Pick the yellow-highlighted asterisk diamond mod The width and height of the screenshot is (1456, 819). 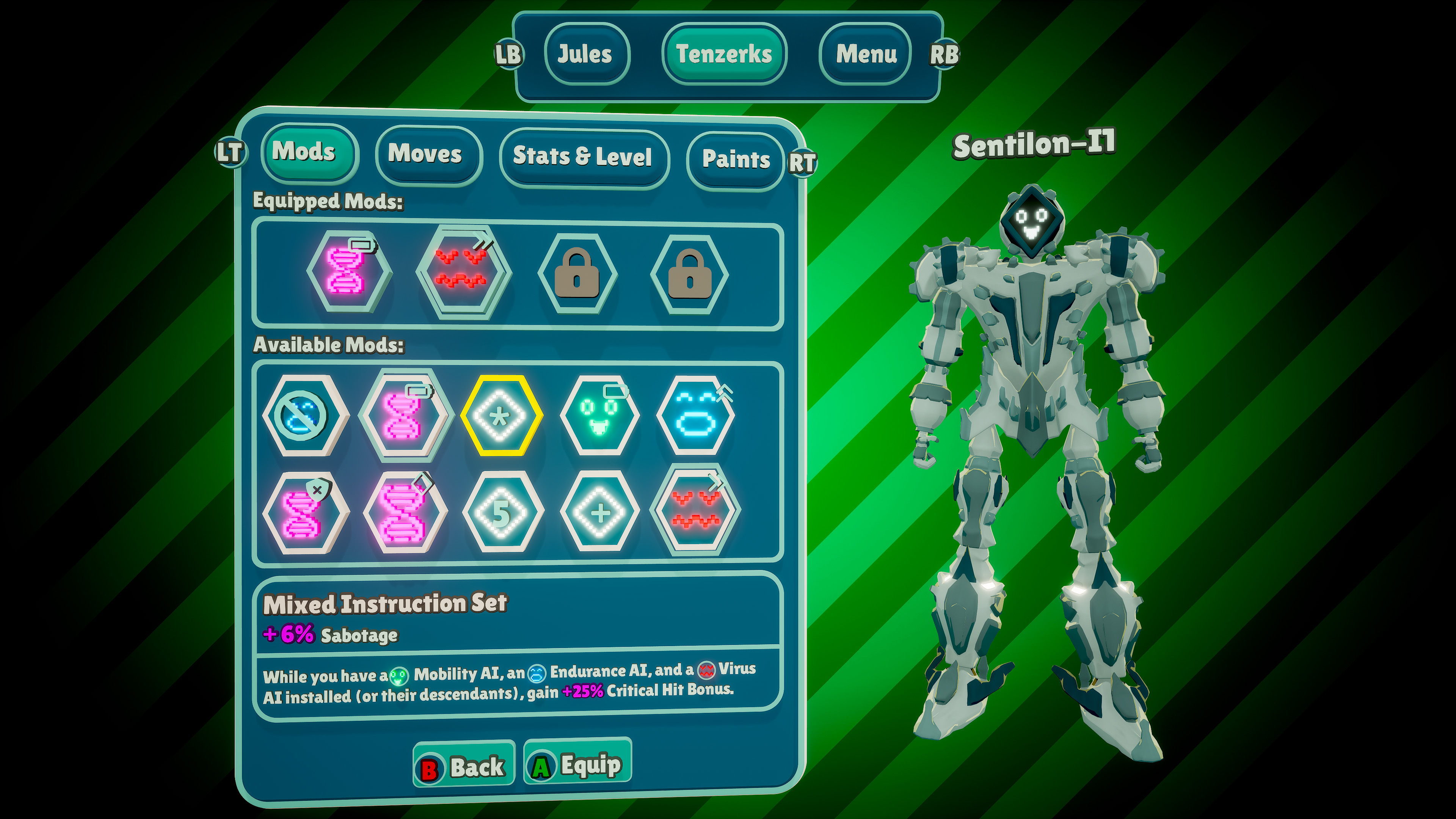point(500,416)
